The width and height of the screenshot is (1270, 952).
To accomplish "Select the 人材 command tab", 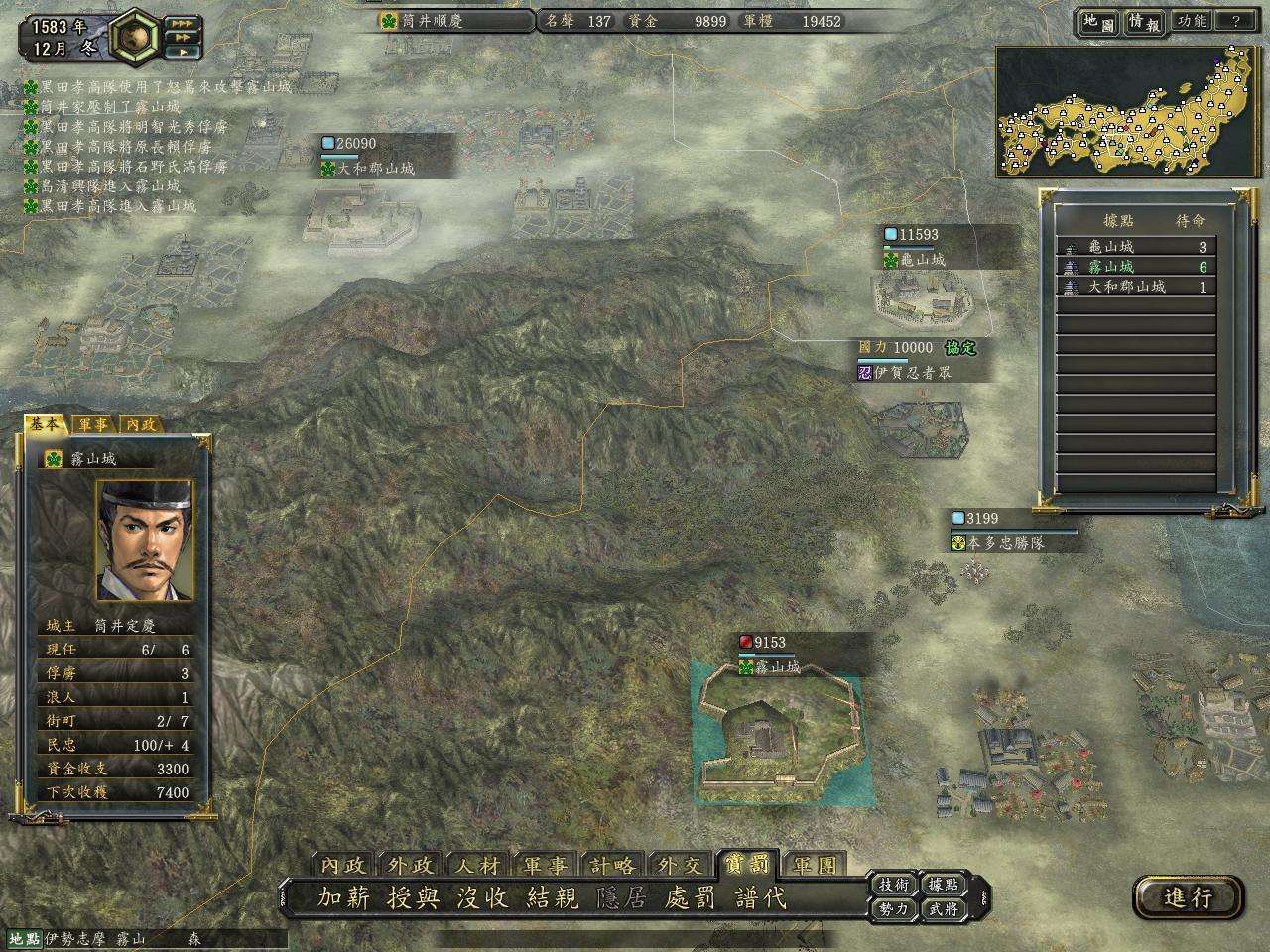I will click(478, 865).
